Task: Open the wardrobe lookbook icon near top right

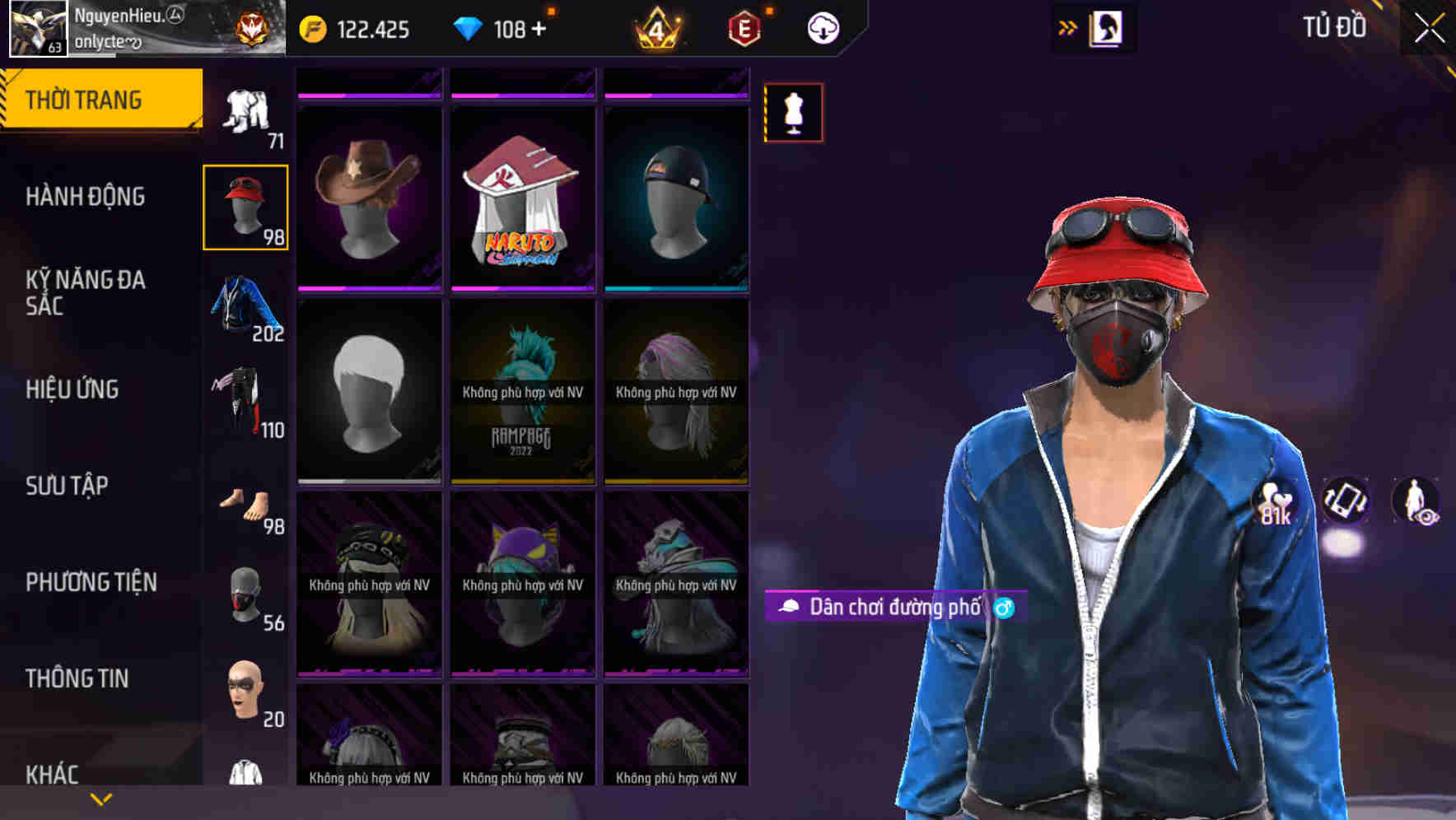Action: (1108, 27)
